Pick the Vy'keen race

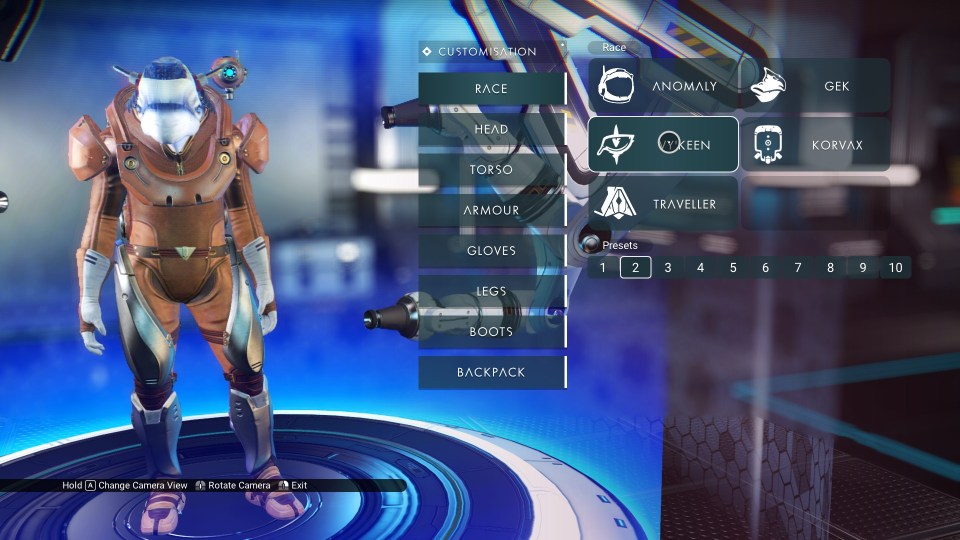click(663, 145)
